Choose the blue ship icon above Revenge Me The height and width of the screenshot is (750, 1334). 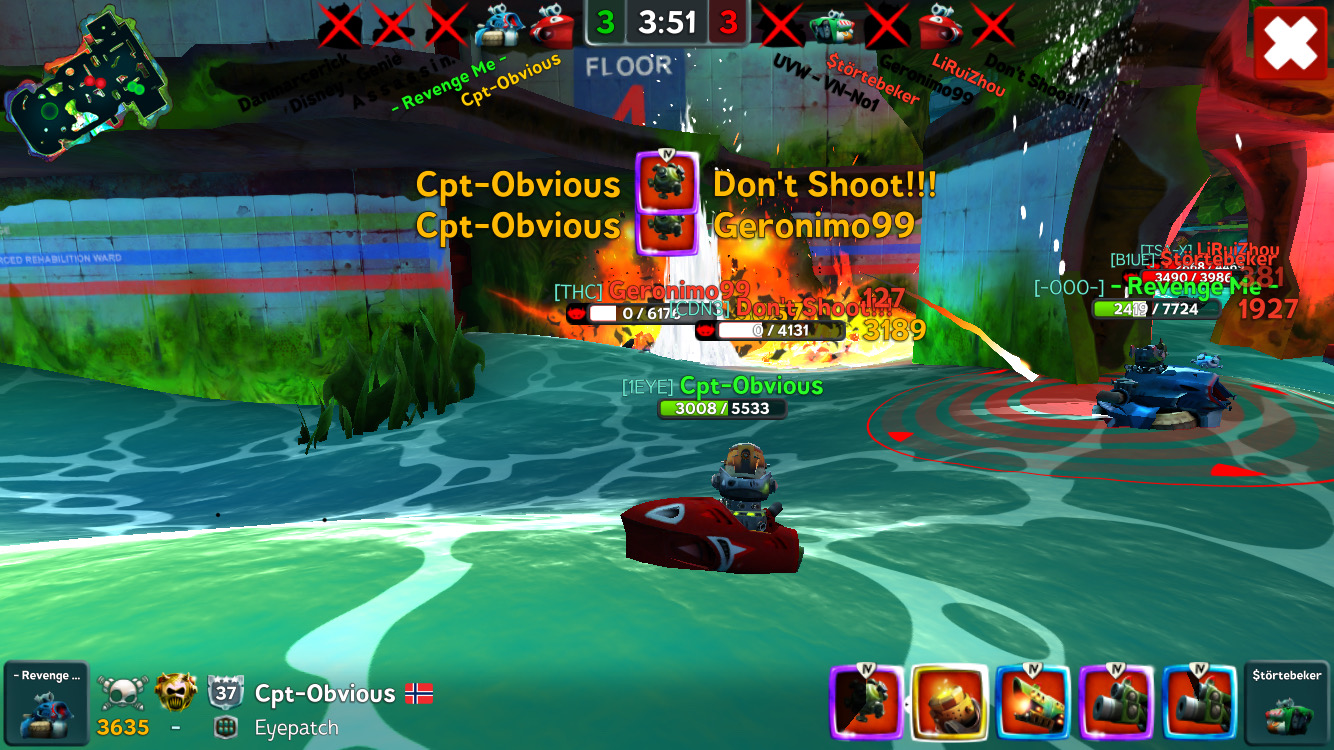[495, 26]
